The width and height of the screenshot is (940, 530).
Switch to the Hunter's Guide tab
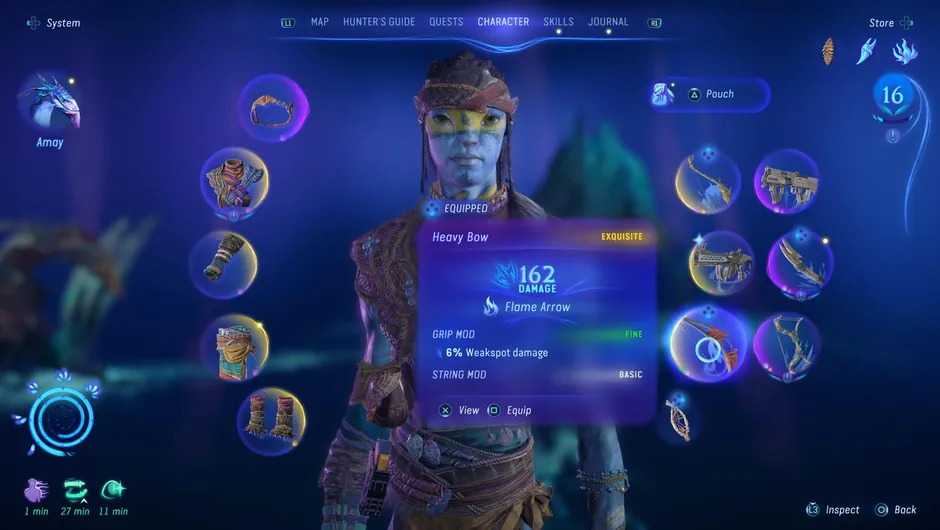click(x=379, y=22)
